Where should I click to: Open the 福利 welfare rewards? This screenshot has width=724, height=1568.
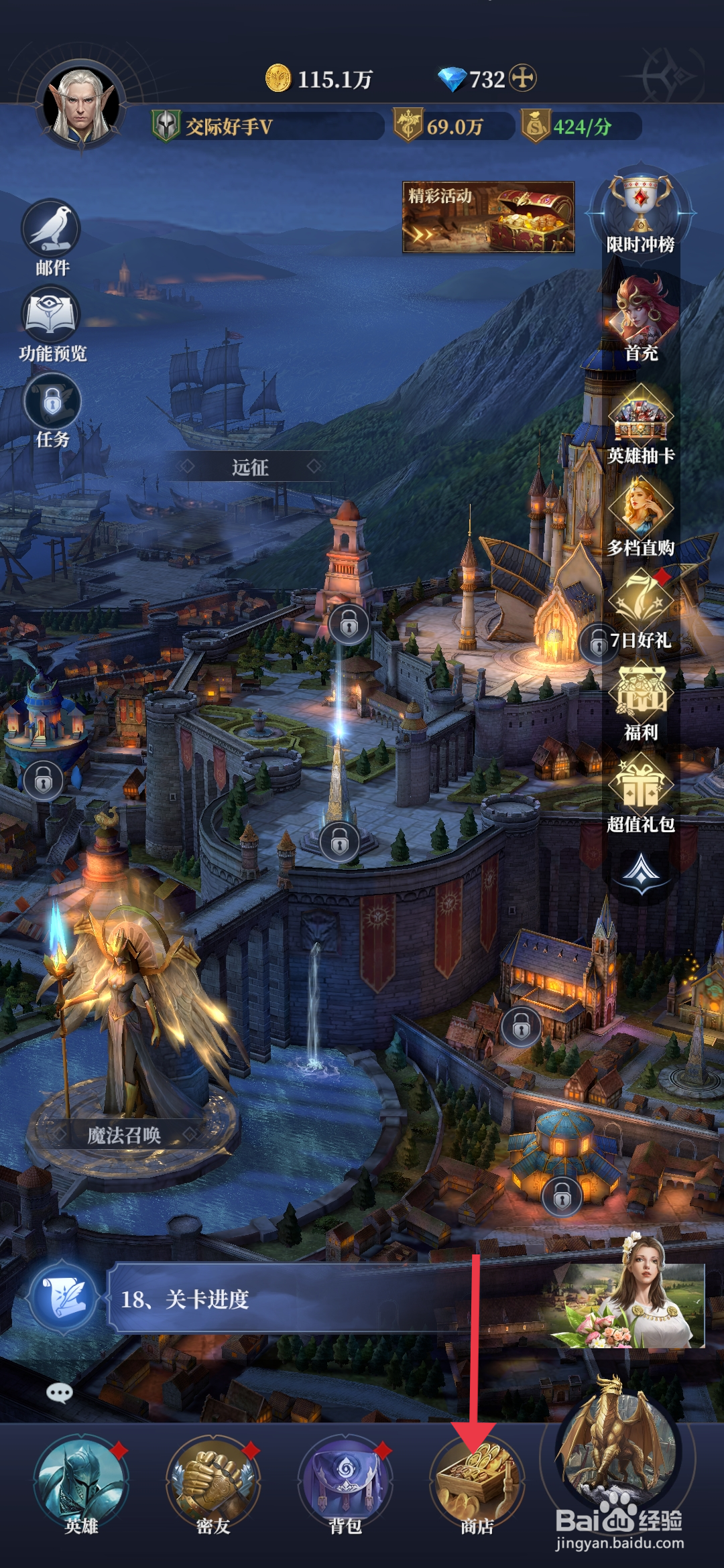pos(641,698)
